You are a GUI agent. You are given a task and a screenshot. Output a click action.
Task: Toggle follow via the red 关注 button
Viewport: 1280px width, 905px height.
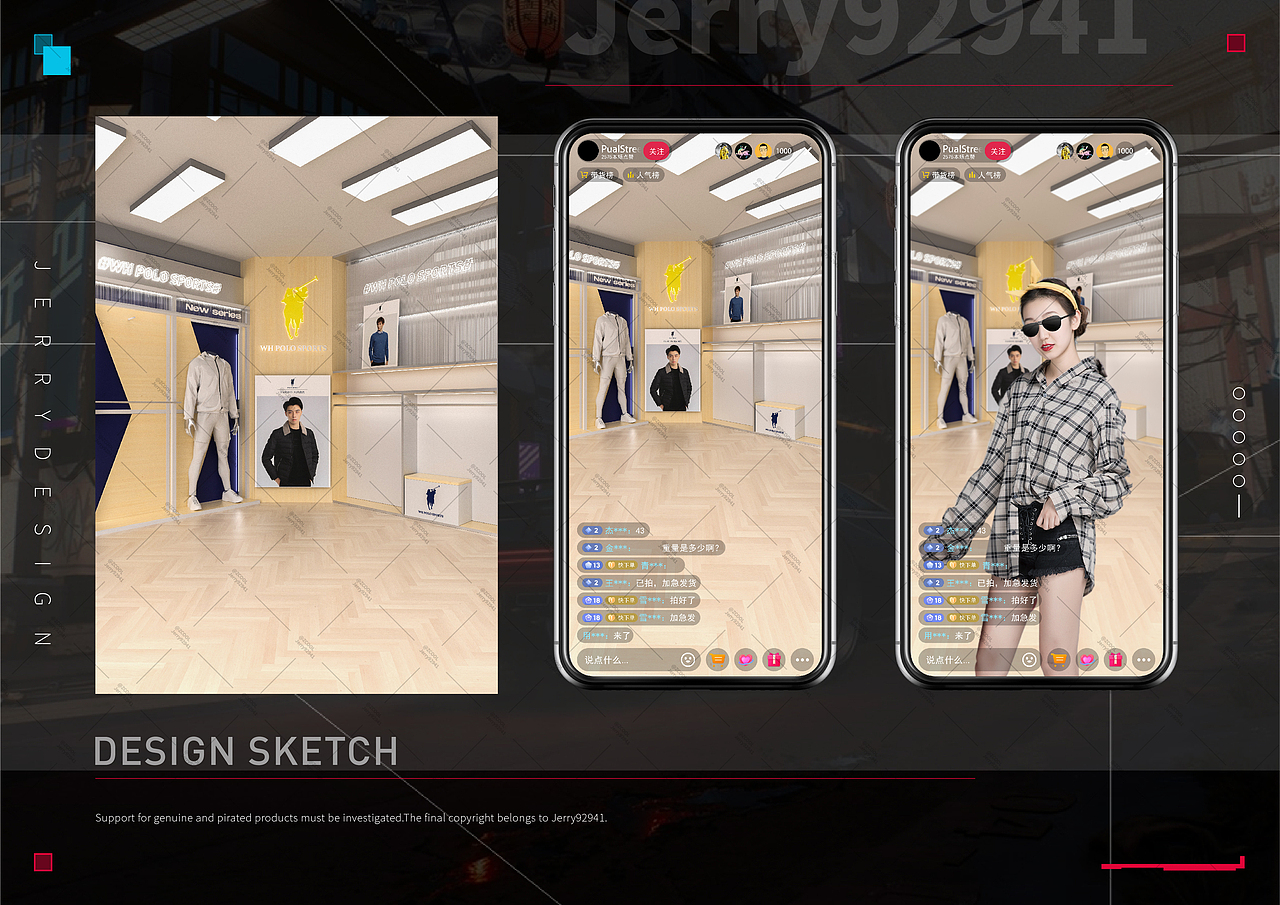point(657,151)
